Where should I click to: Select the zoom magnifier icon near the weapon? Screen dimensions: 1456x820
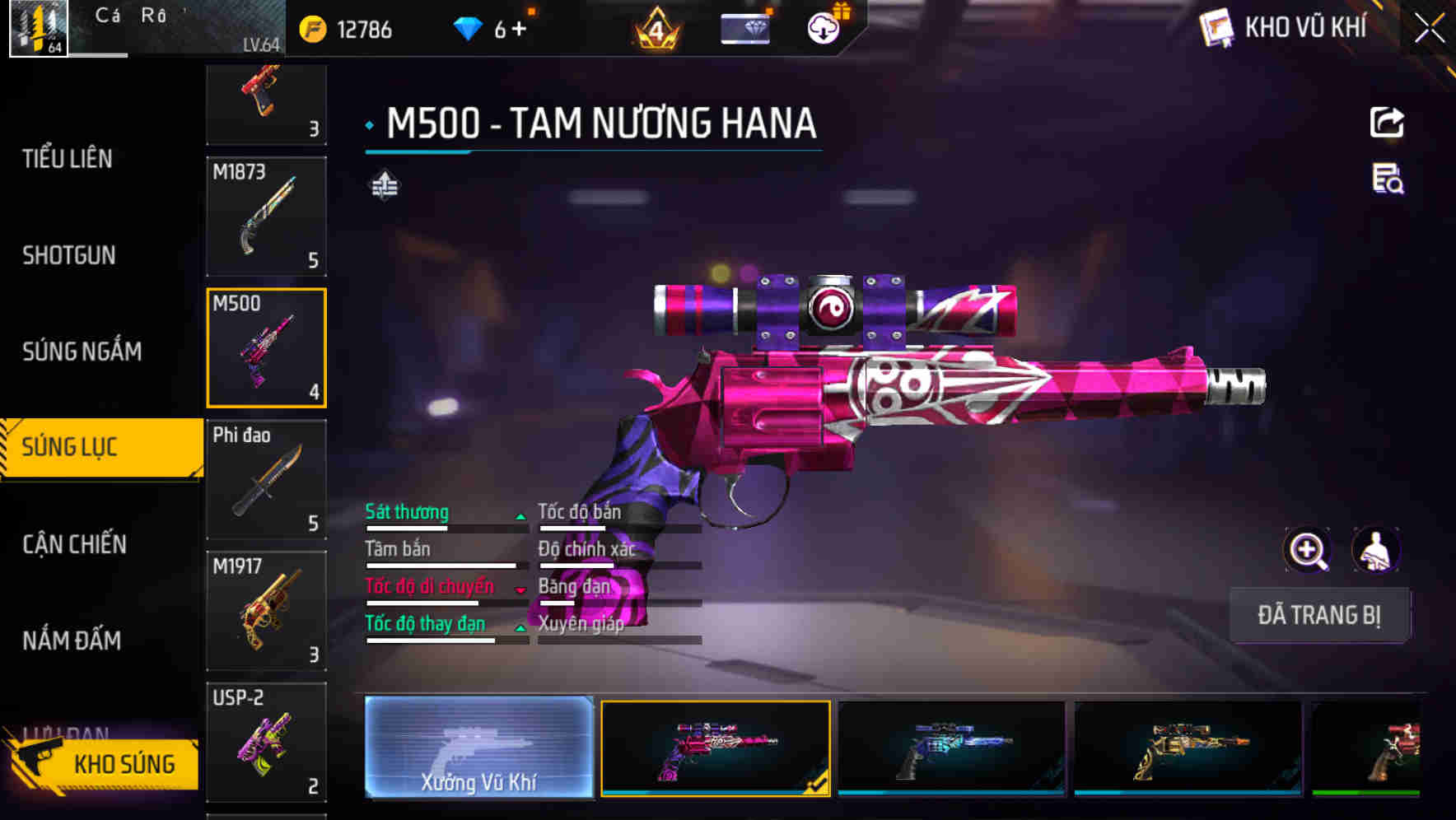click(1308, 550)
